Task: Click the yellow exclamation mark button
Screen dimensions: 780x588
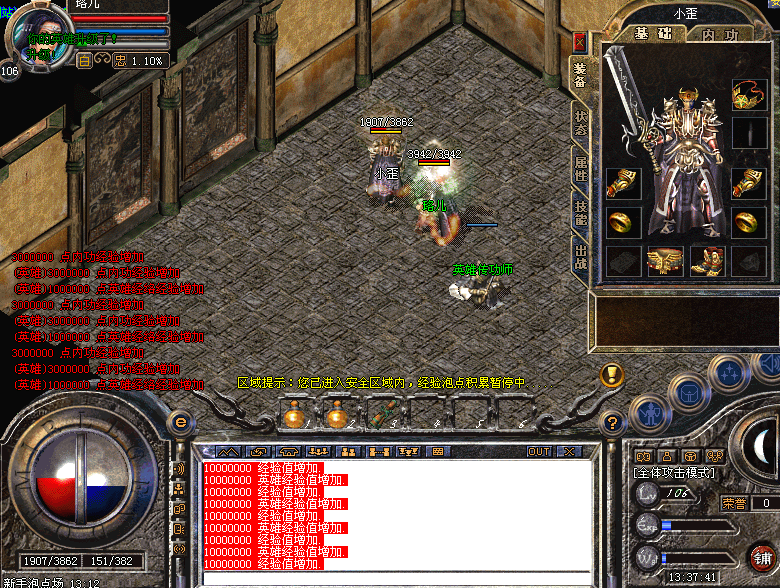Action: (612, 375)
